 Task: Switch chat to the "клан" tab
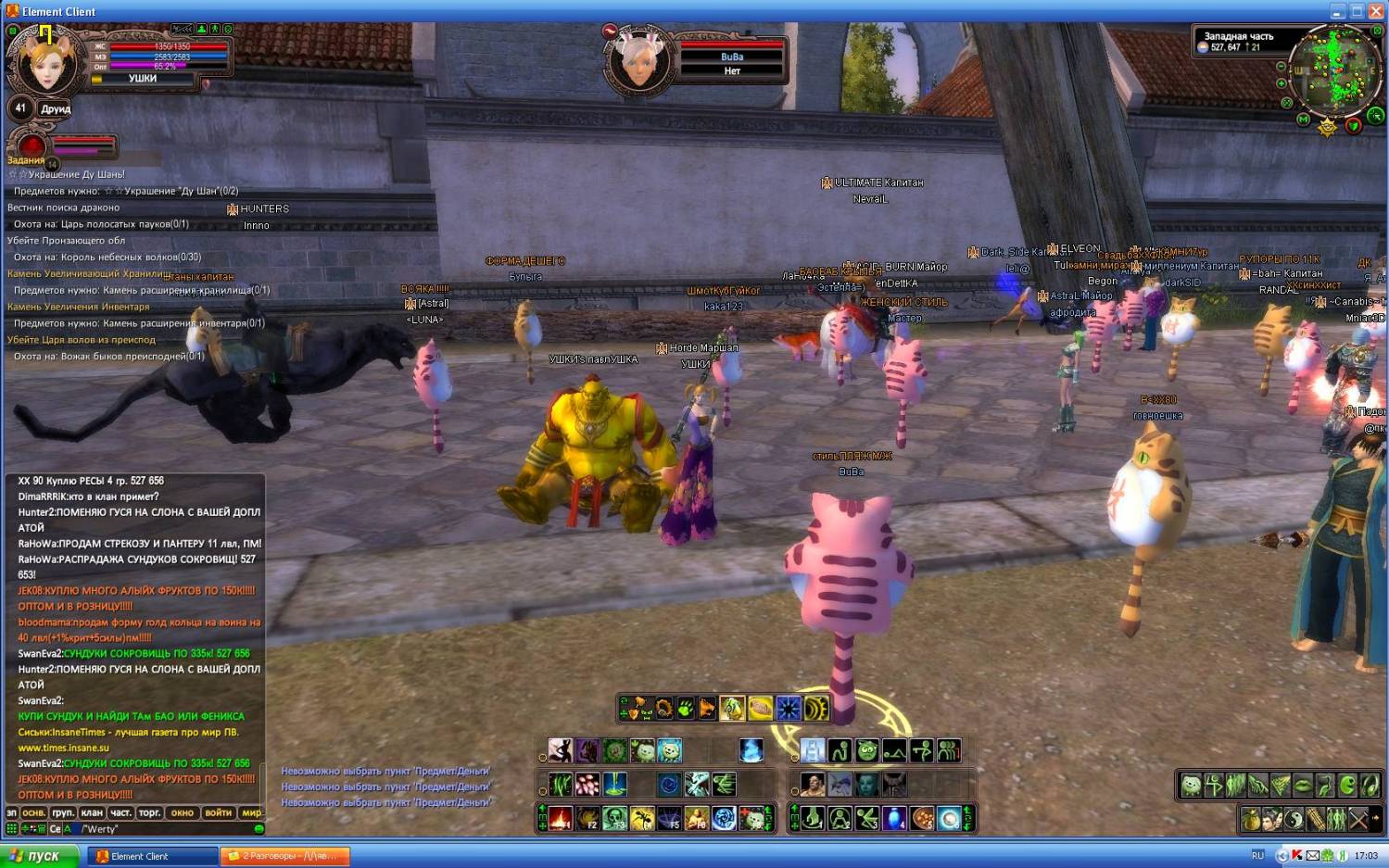[92, 812]
